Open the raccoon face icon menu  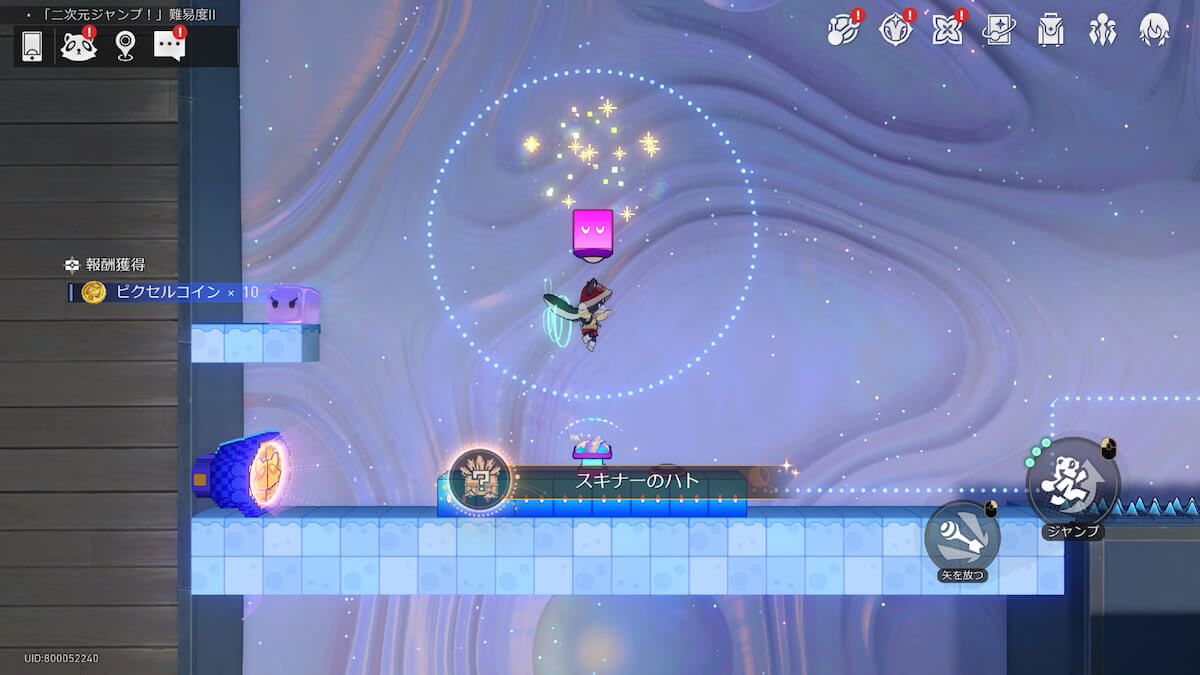(x=78, y=46)
